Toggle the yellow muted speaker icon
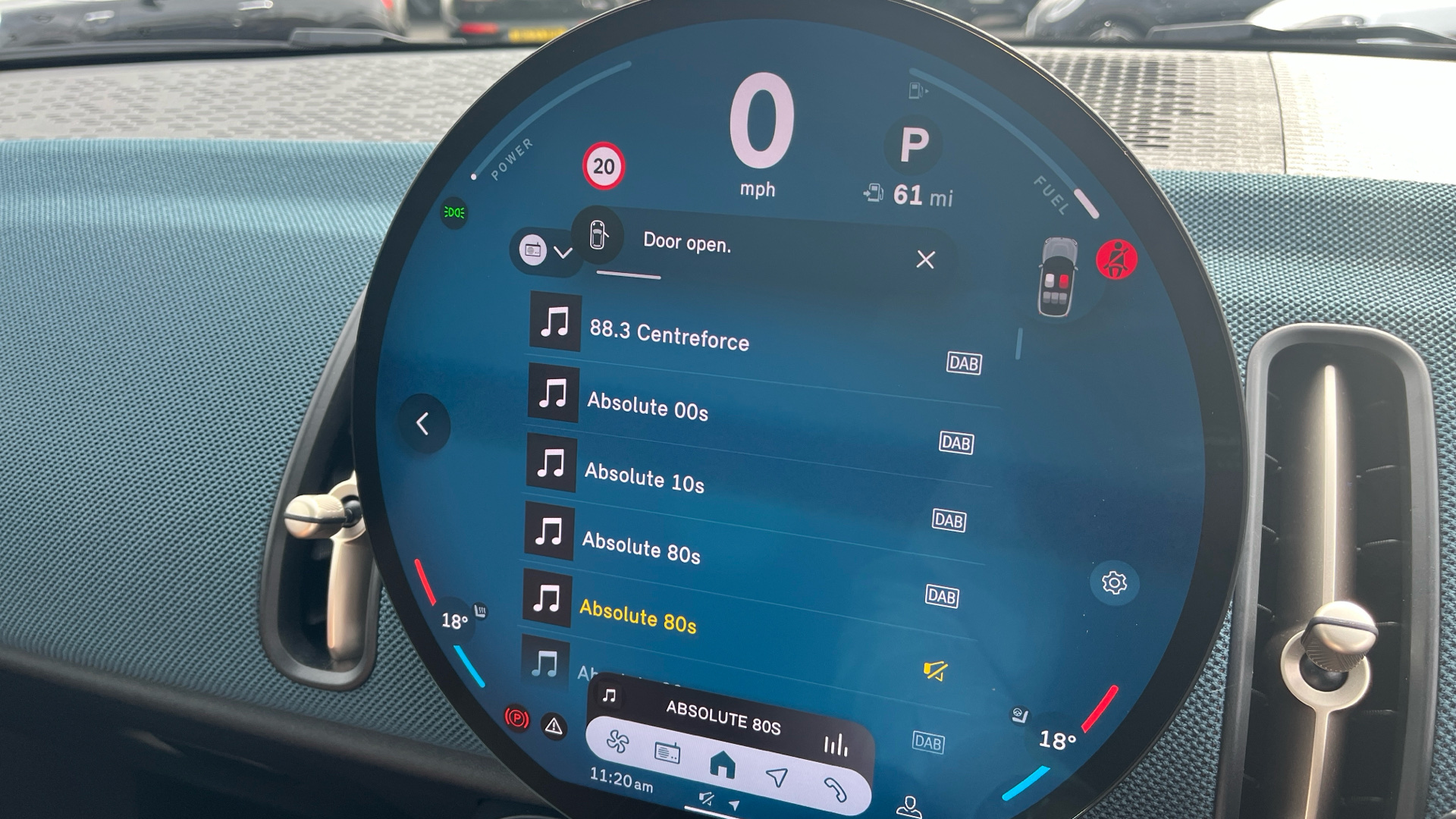 click(x=935, y=670)
